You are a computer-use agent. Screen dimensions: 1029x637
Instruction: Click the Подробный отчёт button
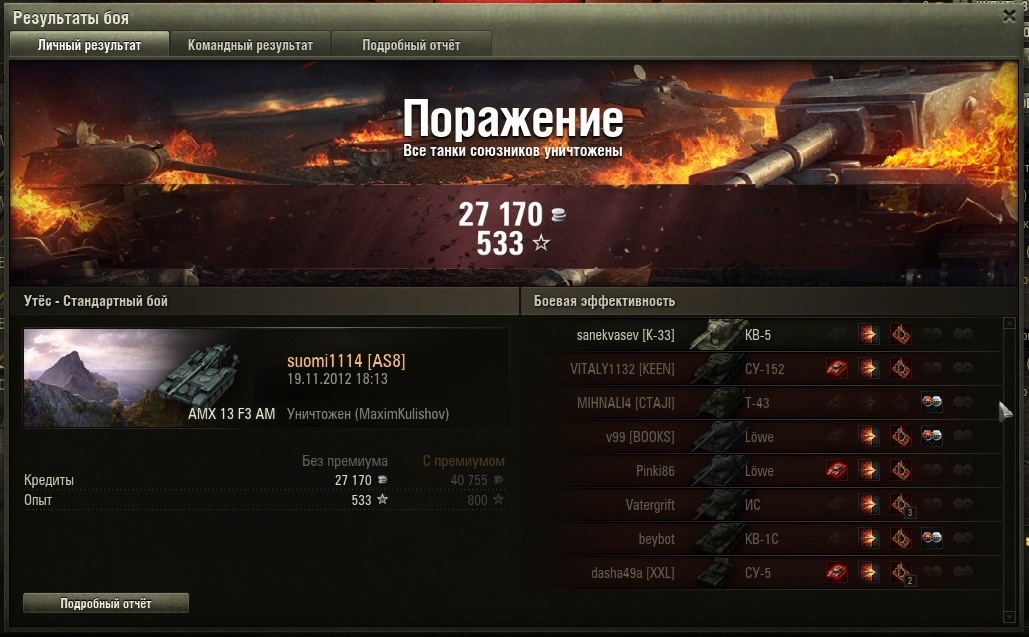[x=105, y=604]
